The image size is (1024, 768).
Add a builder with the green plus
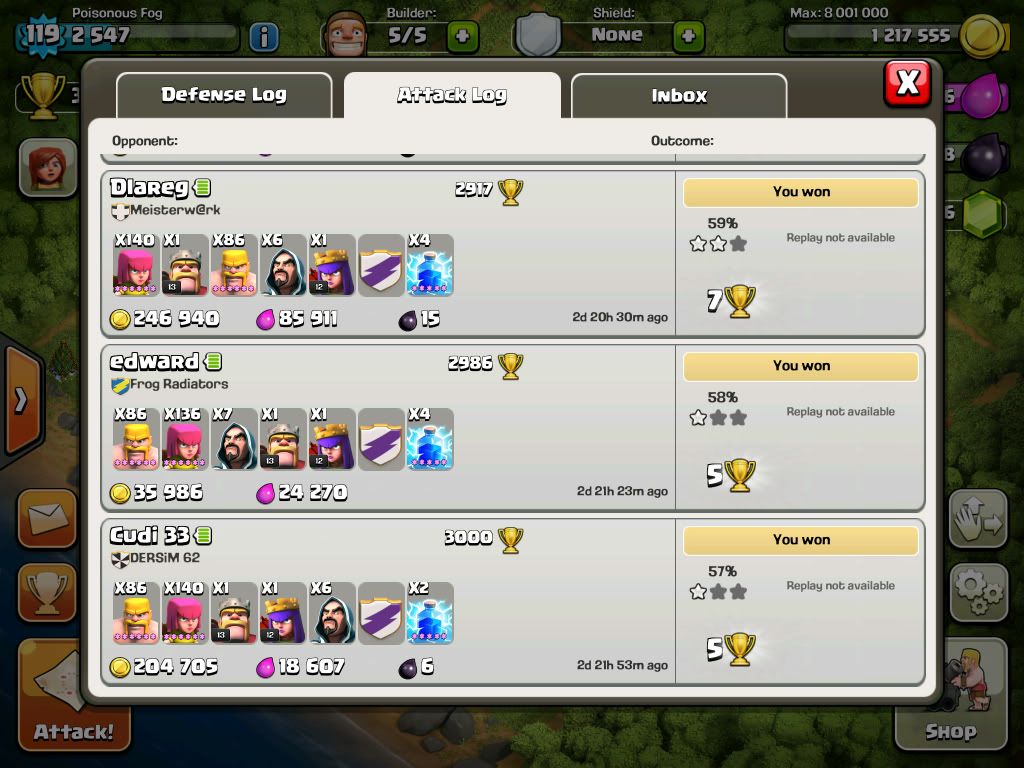(x=462, y=37)
